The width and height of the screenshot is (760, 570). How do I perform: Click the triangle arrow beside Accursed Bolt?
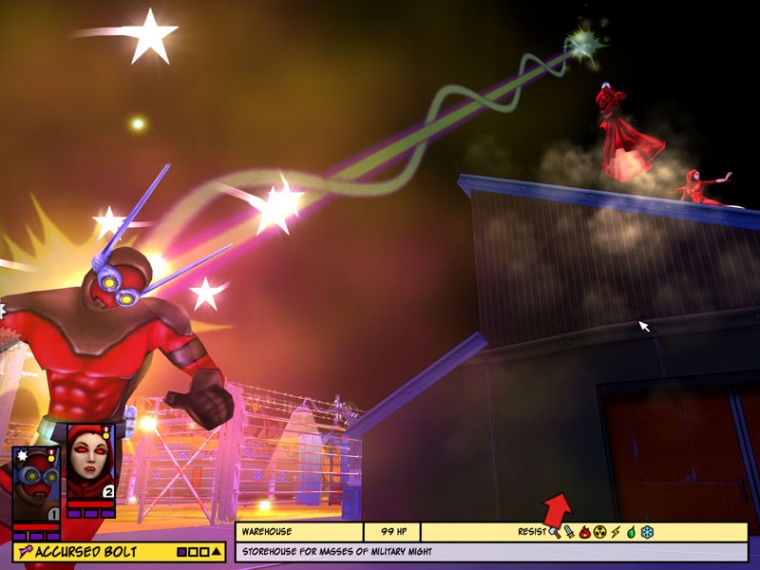tap(216, 551)
